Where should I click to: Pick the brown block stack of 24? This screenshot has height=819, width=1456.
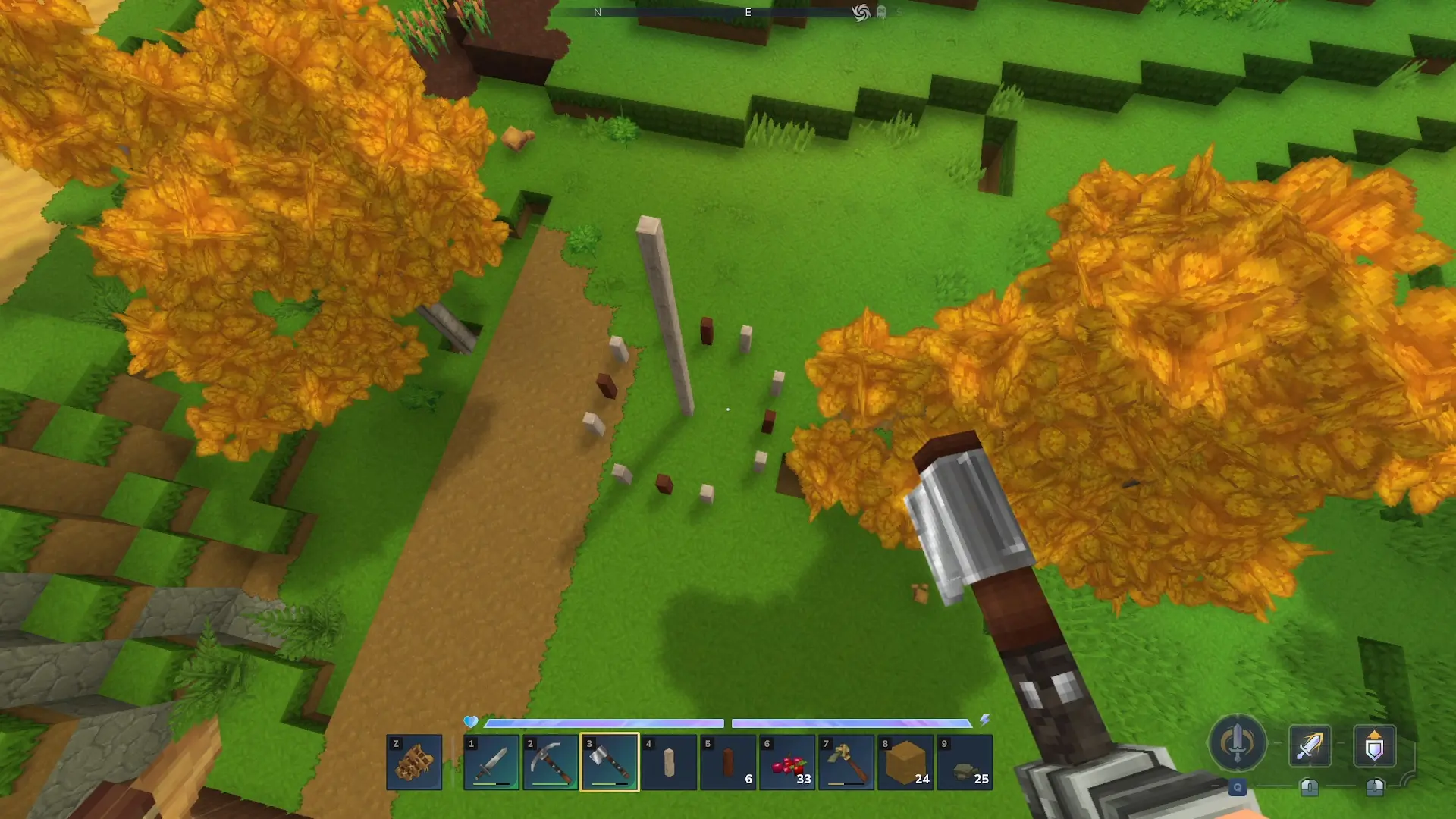tap(905, 762)
